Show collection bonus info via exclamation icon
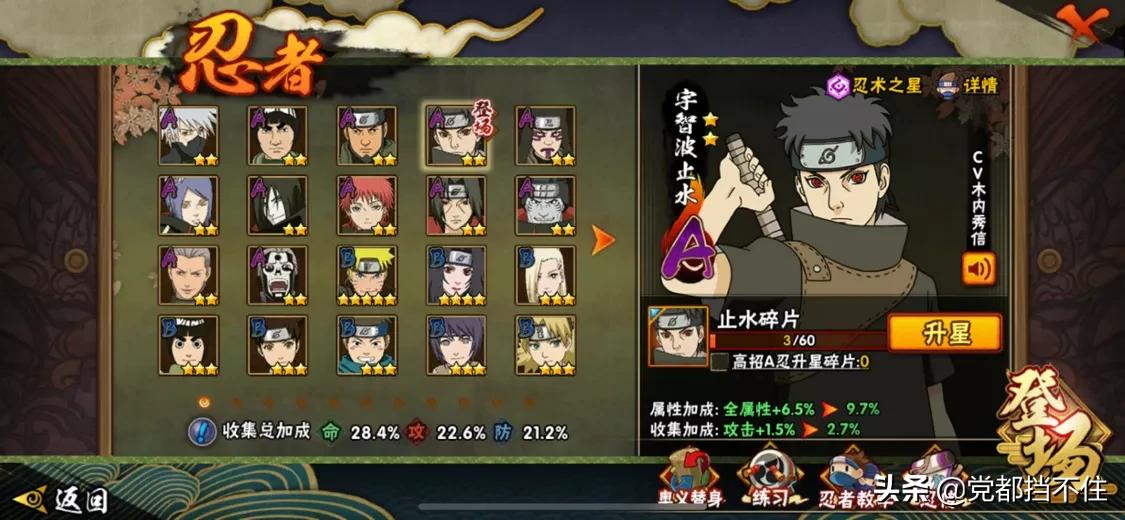Viewport: 1125px width, 520px height. (202, 432)
